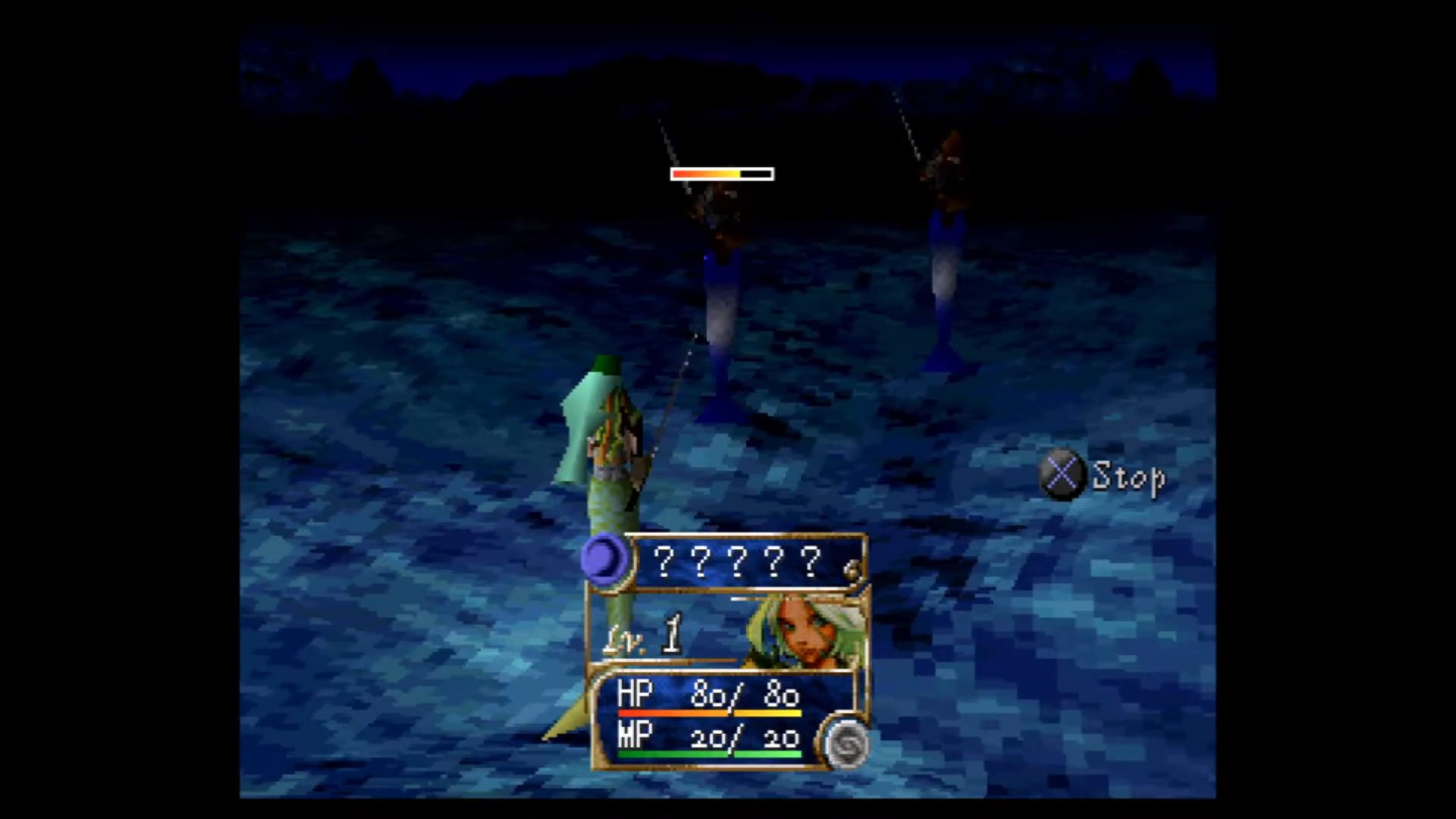Click the gray spiral emblem icon
Screen dimensions: 1456x819
tap(846, 743)
